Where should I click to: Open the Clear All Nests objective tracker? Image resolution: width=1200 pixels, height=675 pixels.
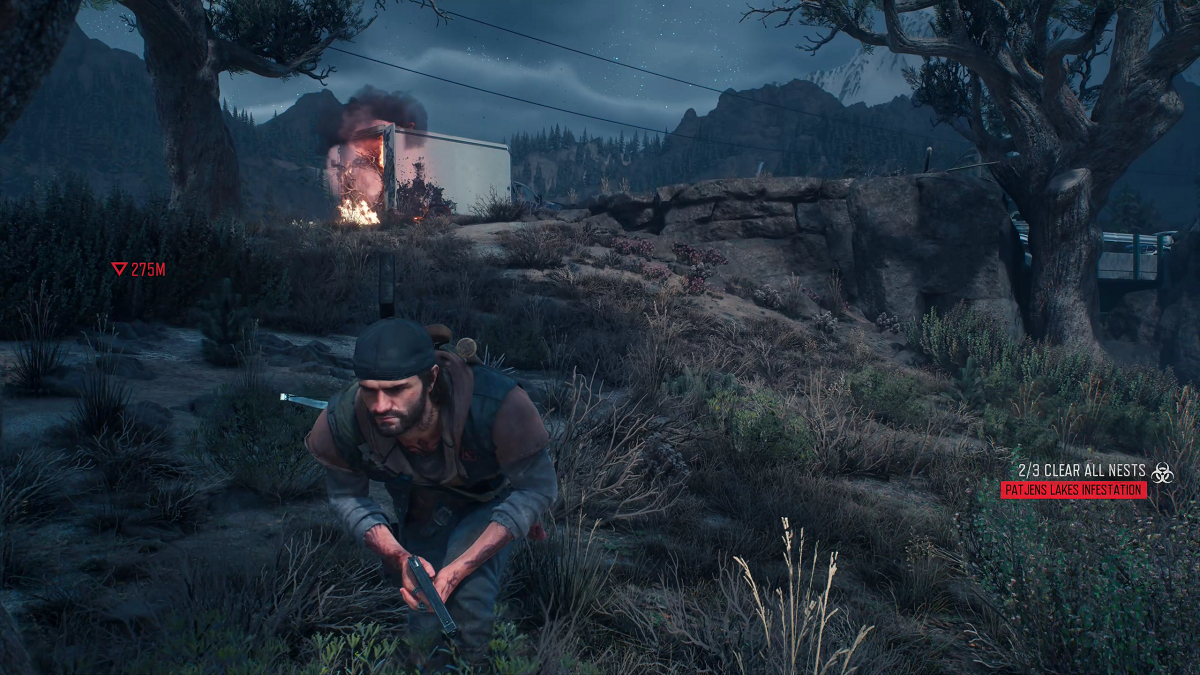coord(1081,470)
